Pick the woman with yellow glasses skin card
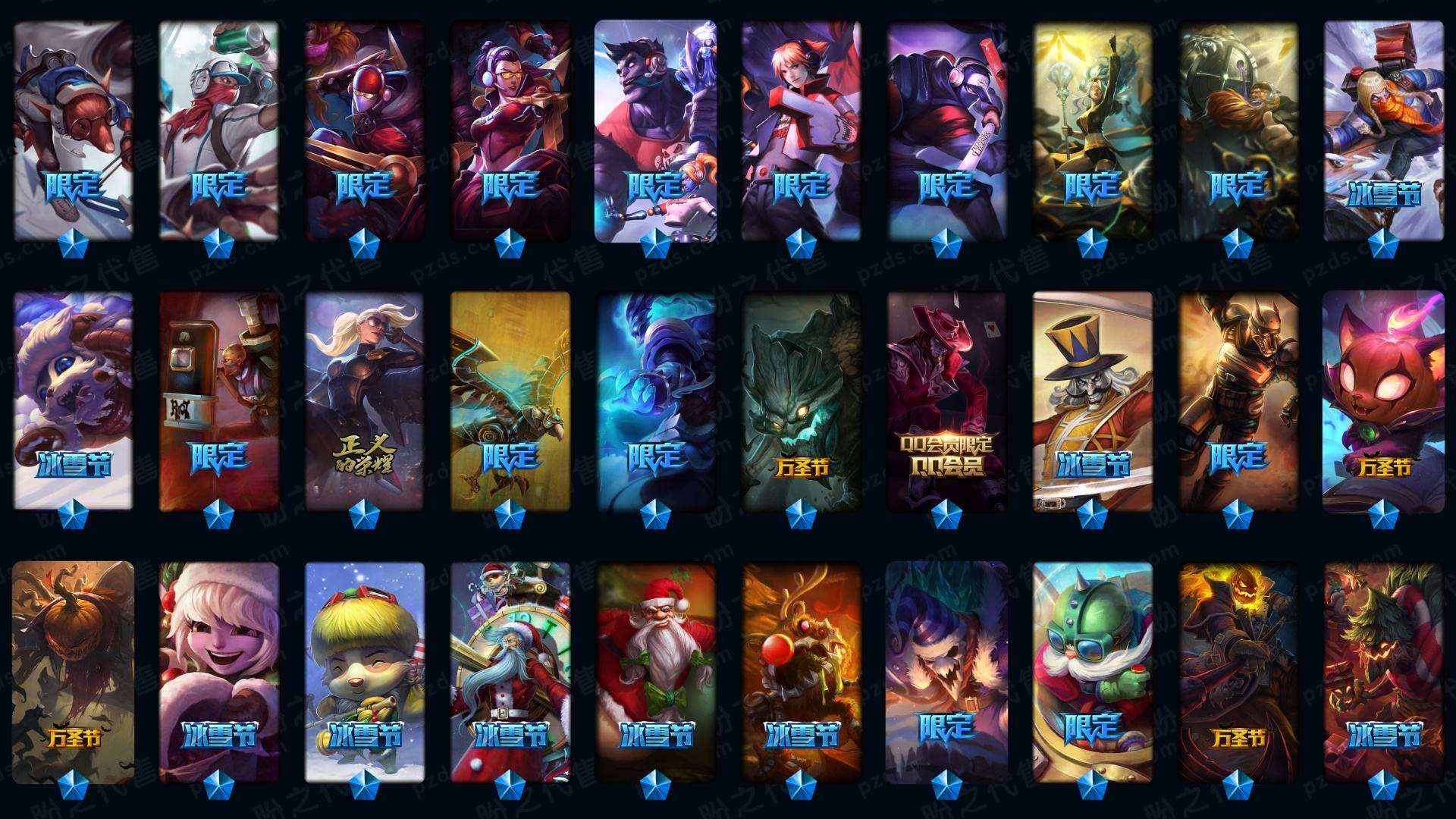 pyautogui.click(x=510, y=129)
